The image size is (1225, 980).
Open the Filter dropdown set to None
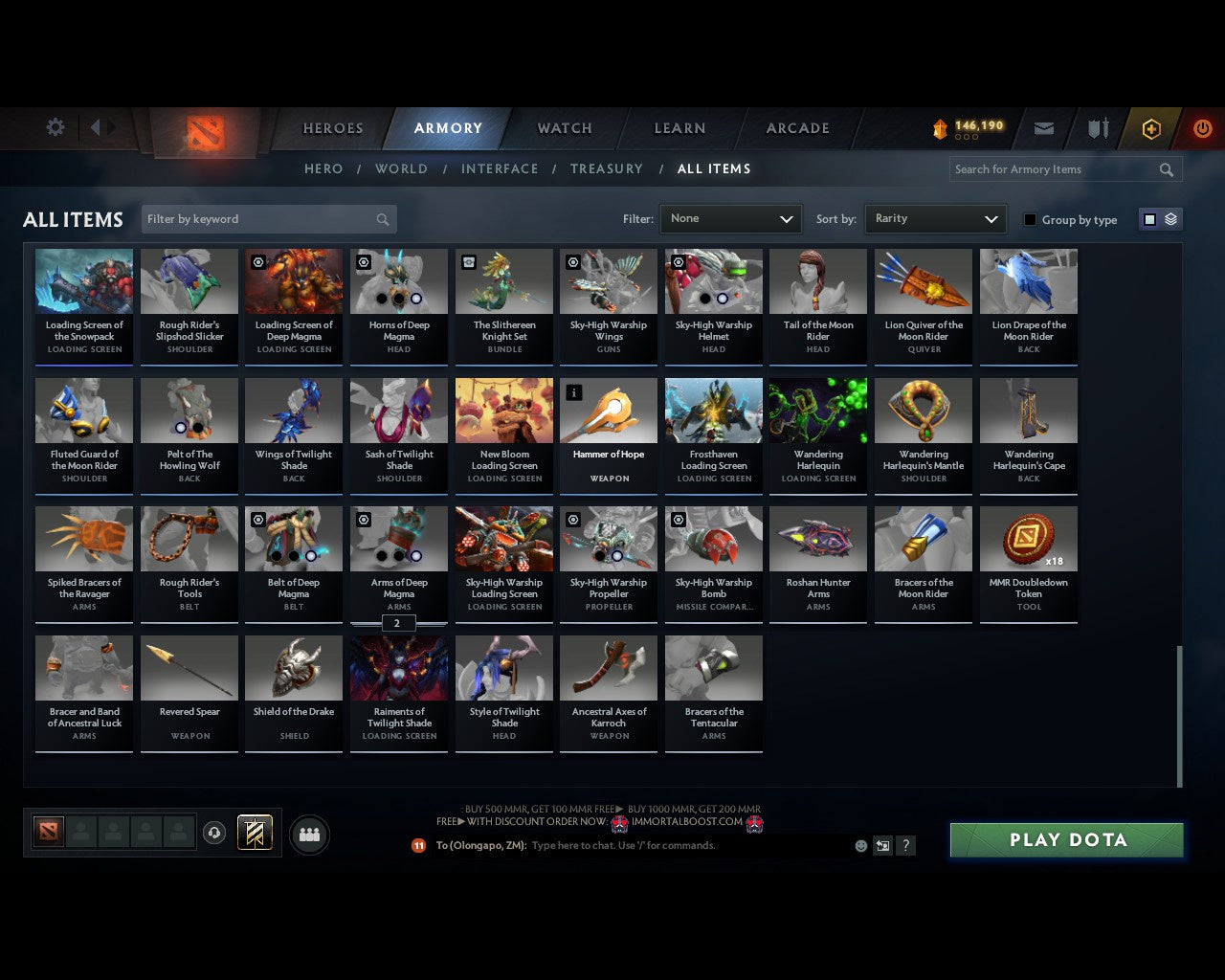pos(730,219)
